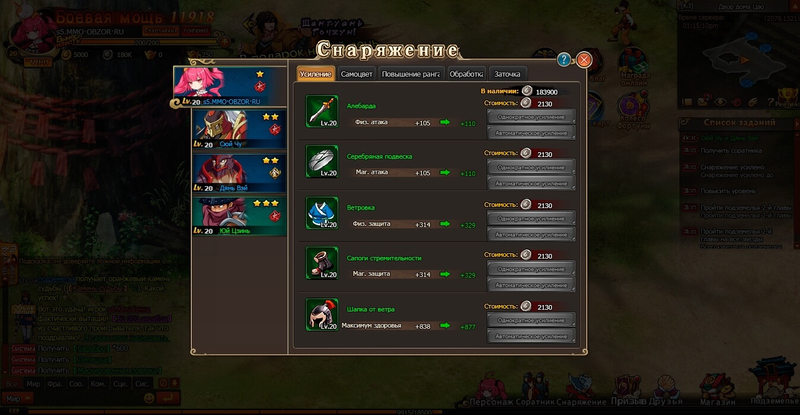This screenshot has width=800, height=415.
Task: Close the Снаряжение window
Action: click(x=584, y=60)
